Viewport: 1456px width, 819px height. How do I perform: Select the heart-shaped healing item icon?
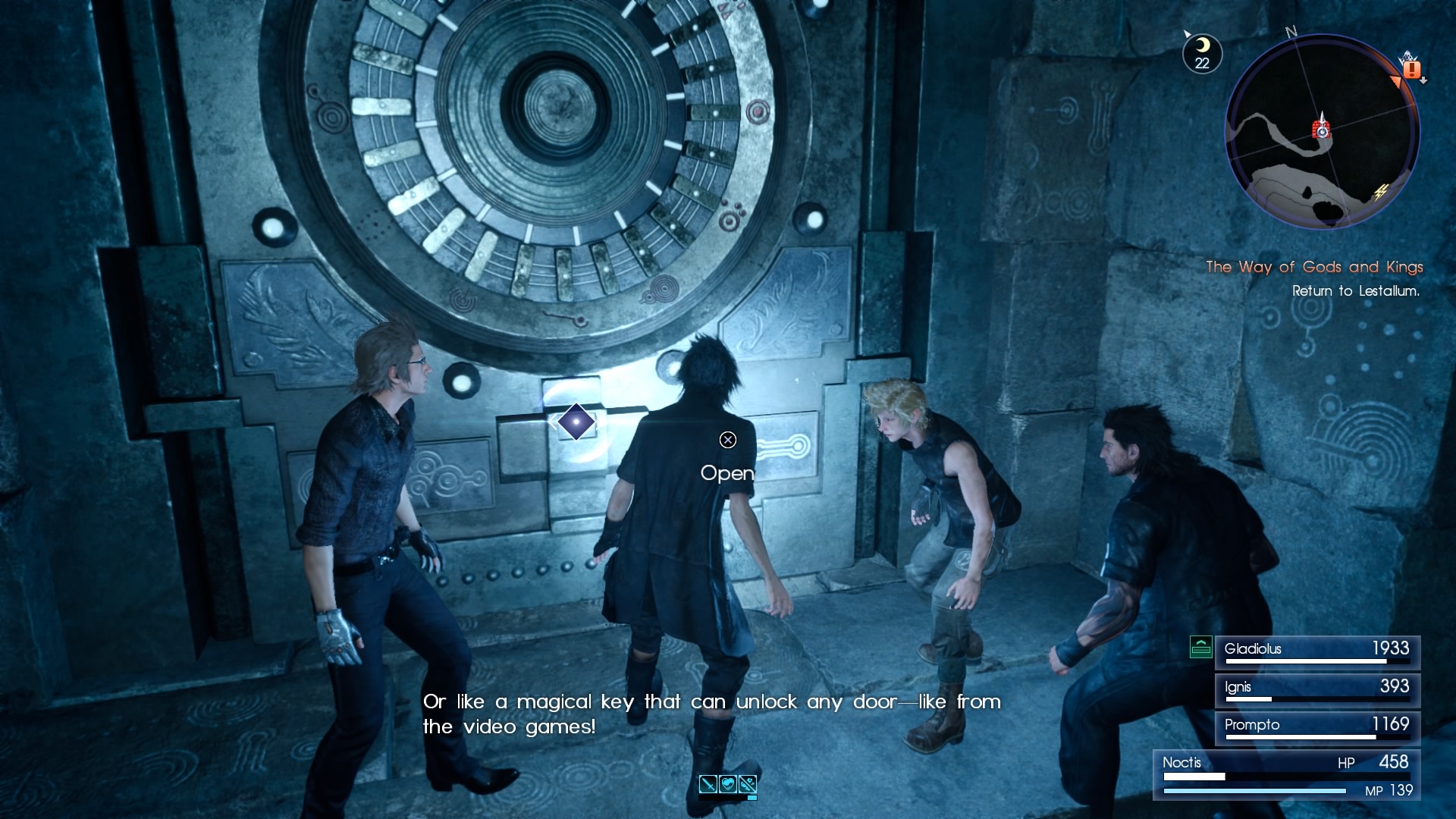728,784
